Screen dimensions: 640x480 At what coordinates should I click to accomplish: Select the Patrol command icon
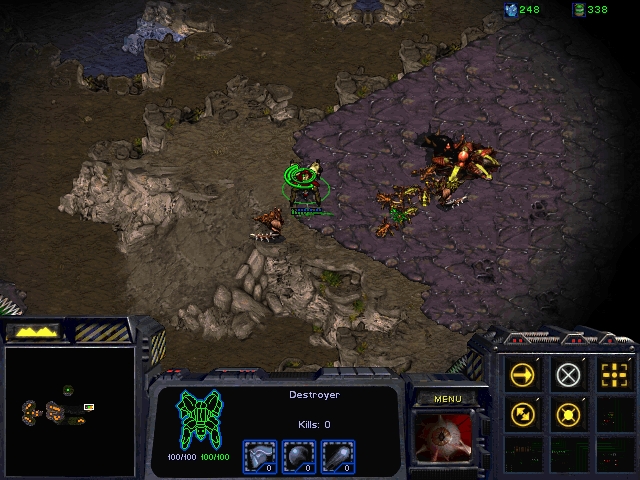[x=523, y=413]
